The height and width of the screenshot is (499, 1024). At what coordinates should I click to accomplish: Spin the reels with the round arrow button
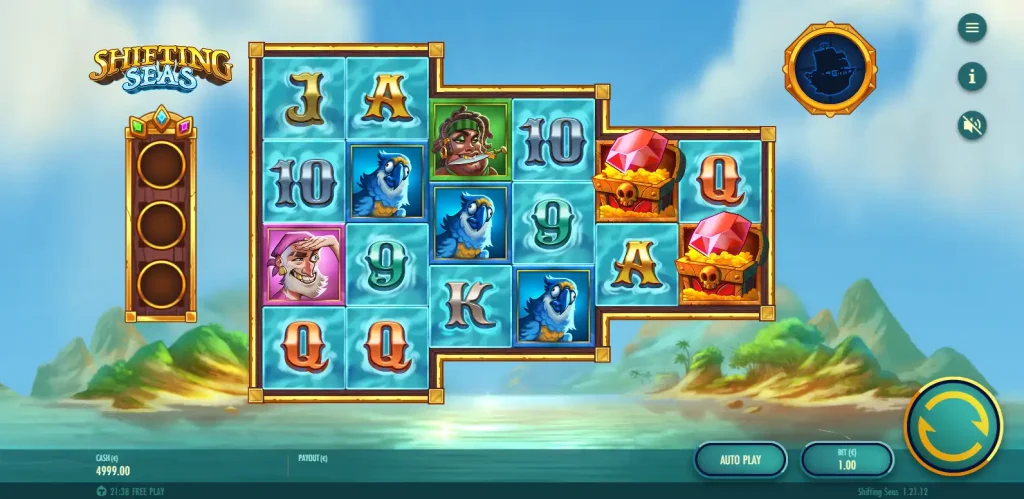coord(953,425)
